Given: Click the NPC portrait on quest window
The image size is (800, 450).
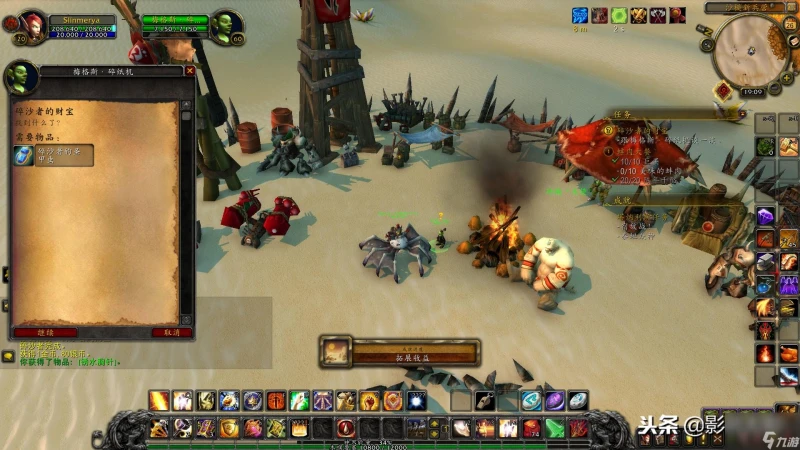Looking at the screenshot, I should [20, 77].
